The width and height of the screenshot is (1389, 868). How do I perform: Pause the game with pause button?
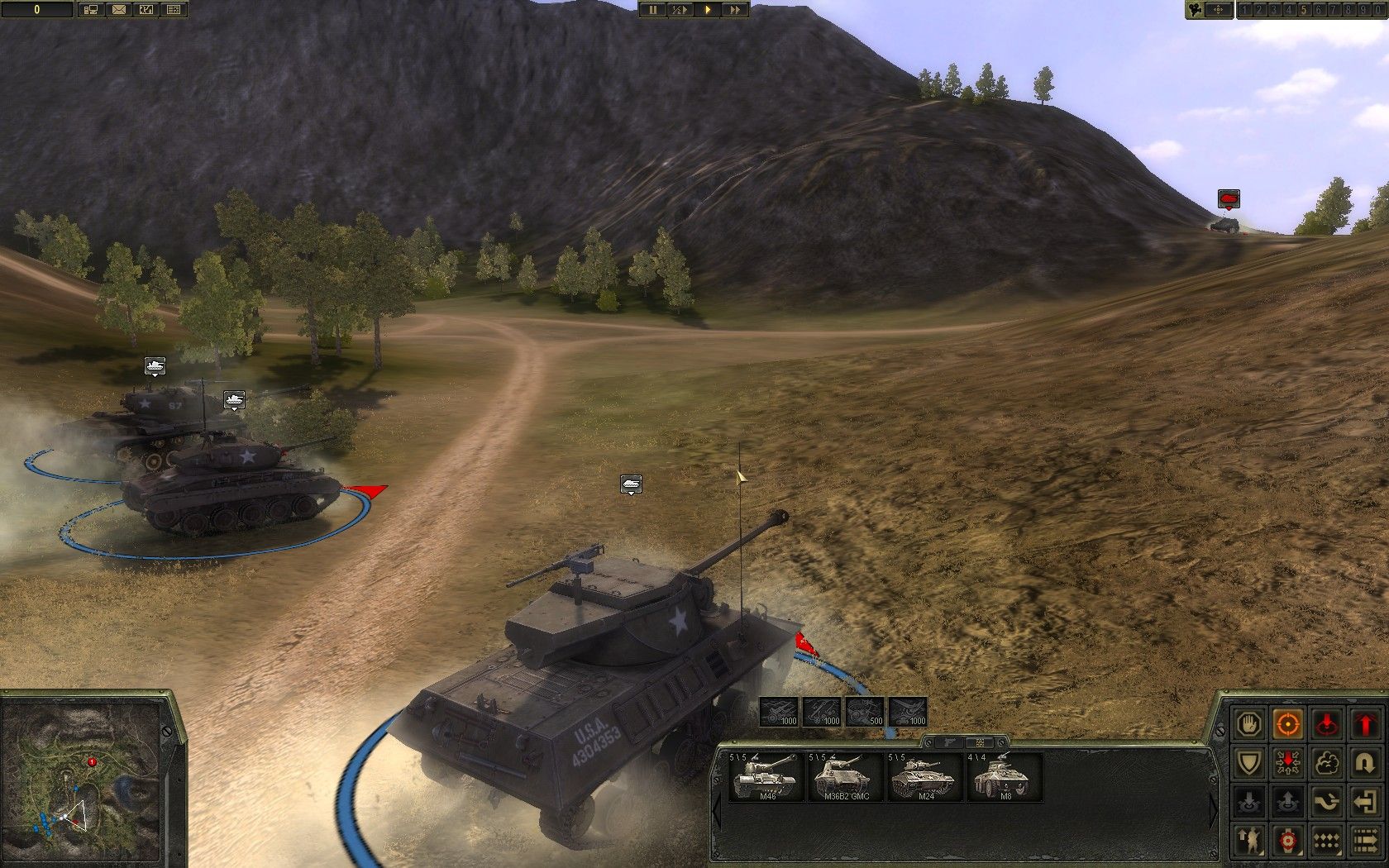[x=652, y=11]
